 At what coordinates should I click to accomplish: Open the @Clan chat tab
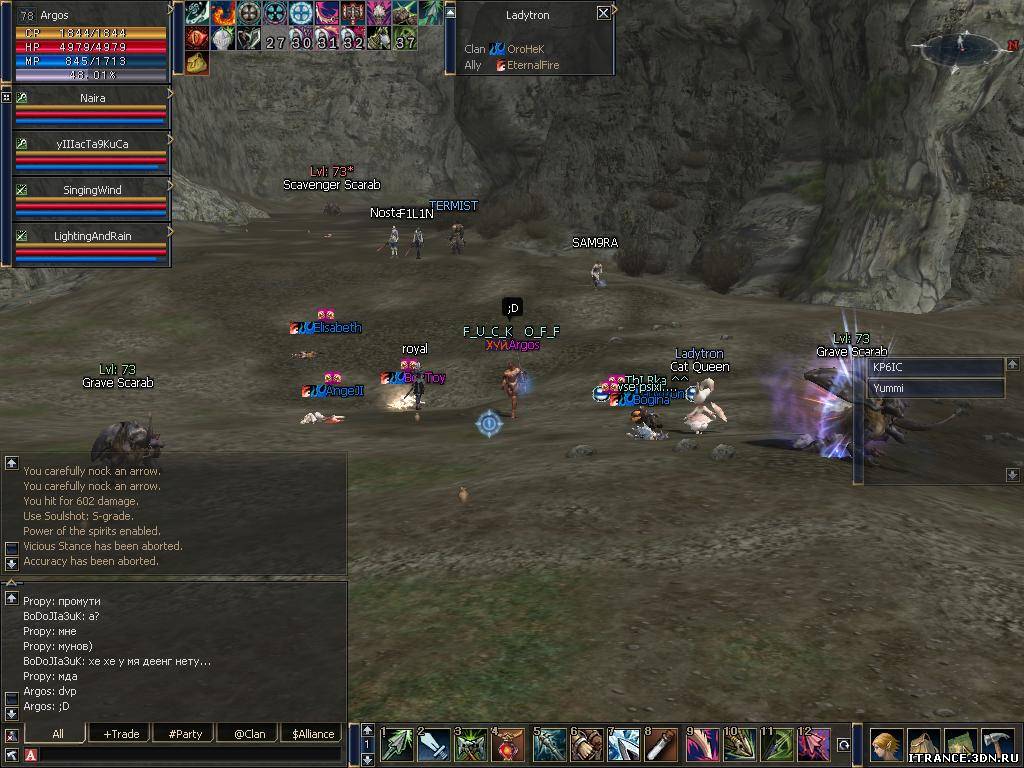pos(249,734)
